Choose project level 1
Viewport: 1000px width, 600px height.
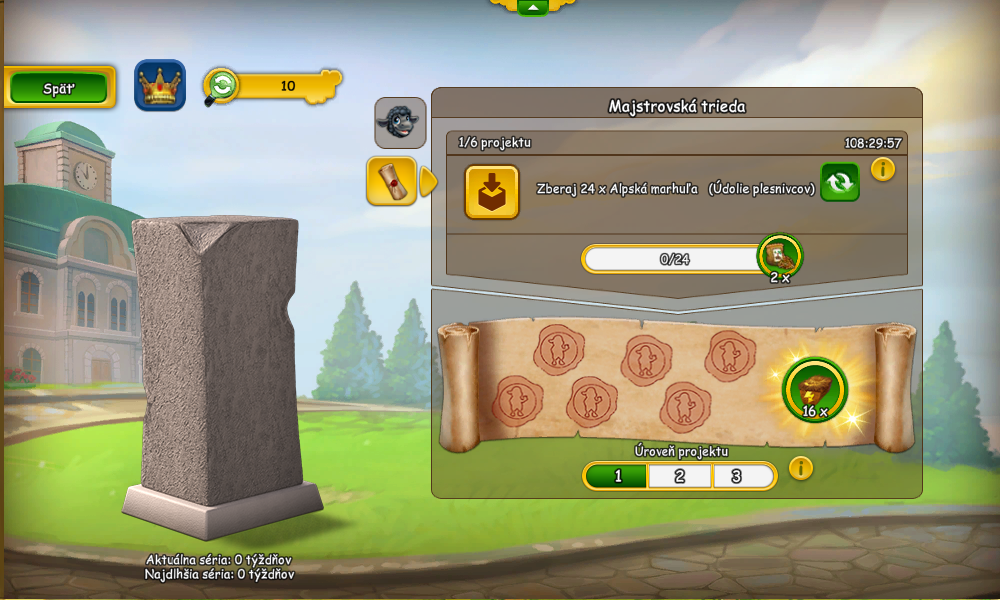click(x=617, y=476)
